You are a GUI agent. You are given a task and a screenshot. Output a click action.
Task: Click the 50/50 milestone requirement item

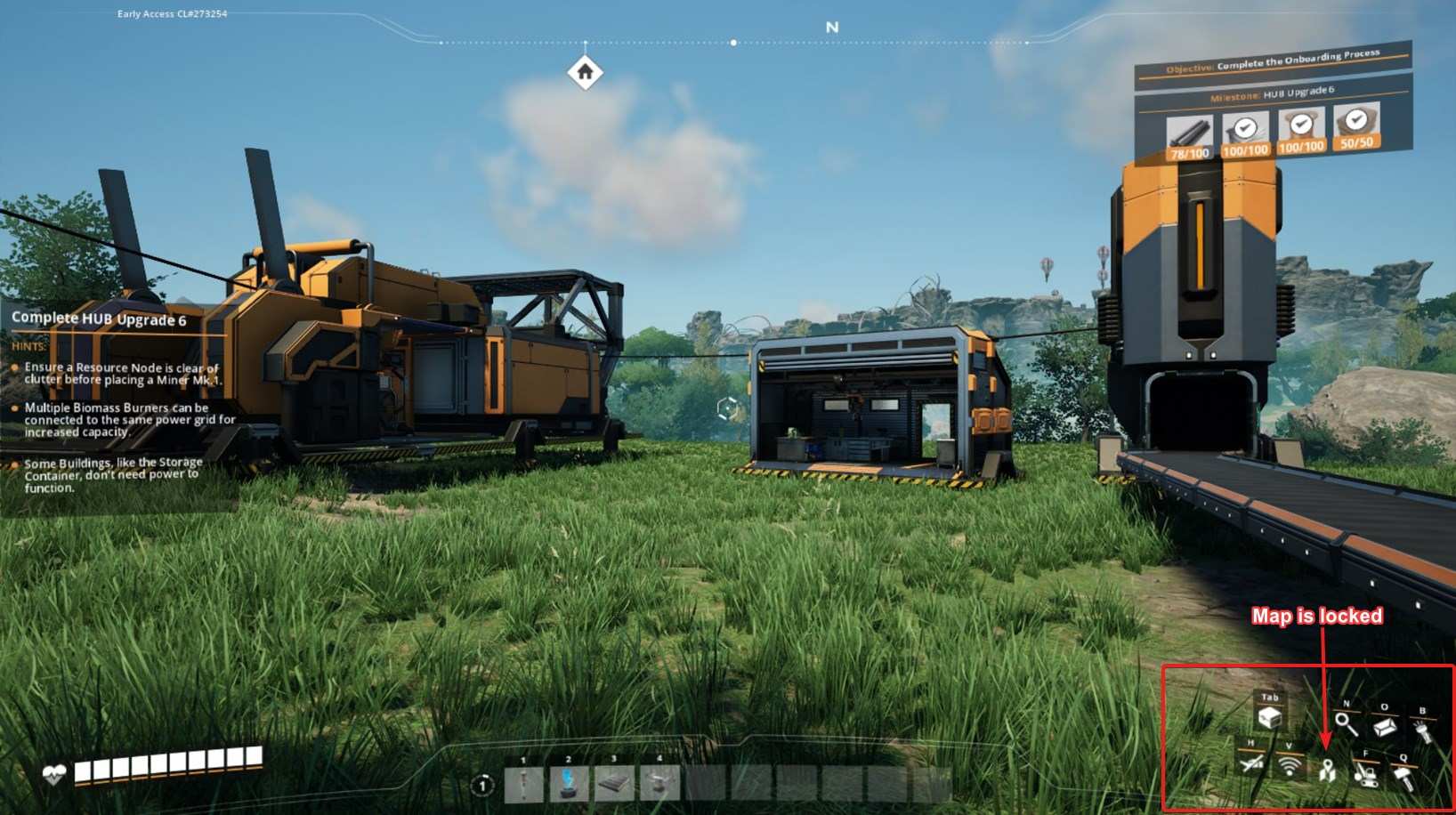click(x=1356, y=125)
